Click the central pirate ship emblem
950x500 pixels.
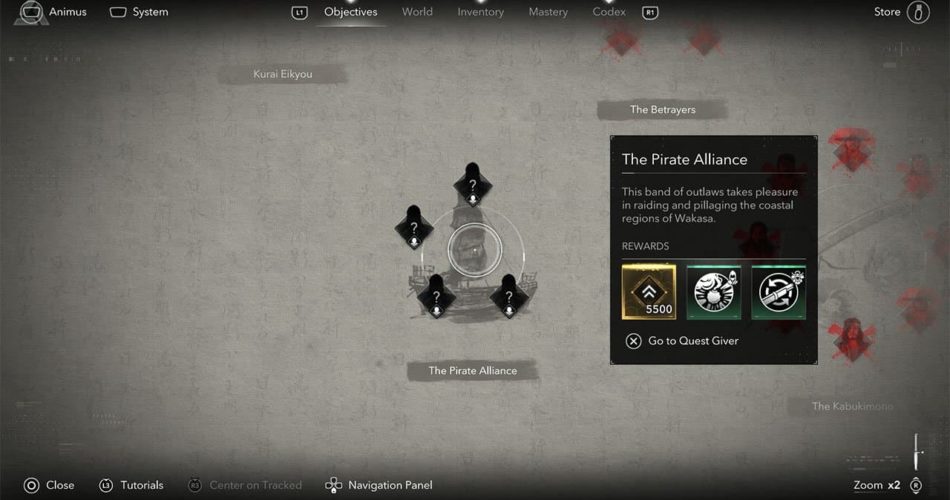(x=471, y=251)
